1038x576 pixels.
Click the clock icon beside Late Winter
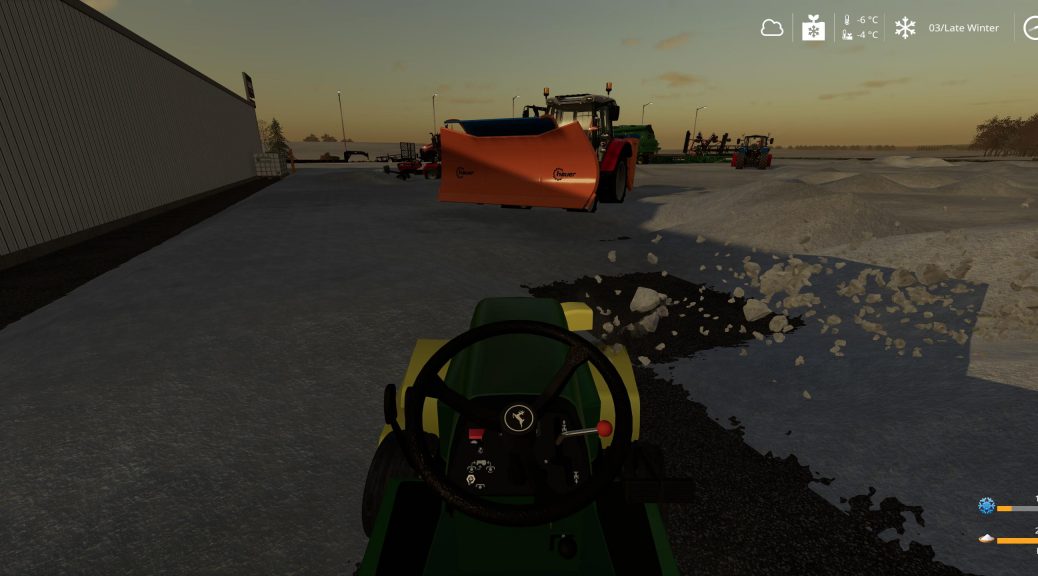click(1031, 28)
